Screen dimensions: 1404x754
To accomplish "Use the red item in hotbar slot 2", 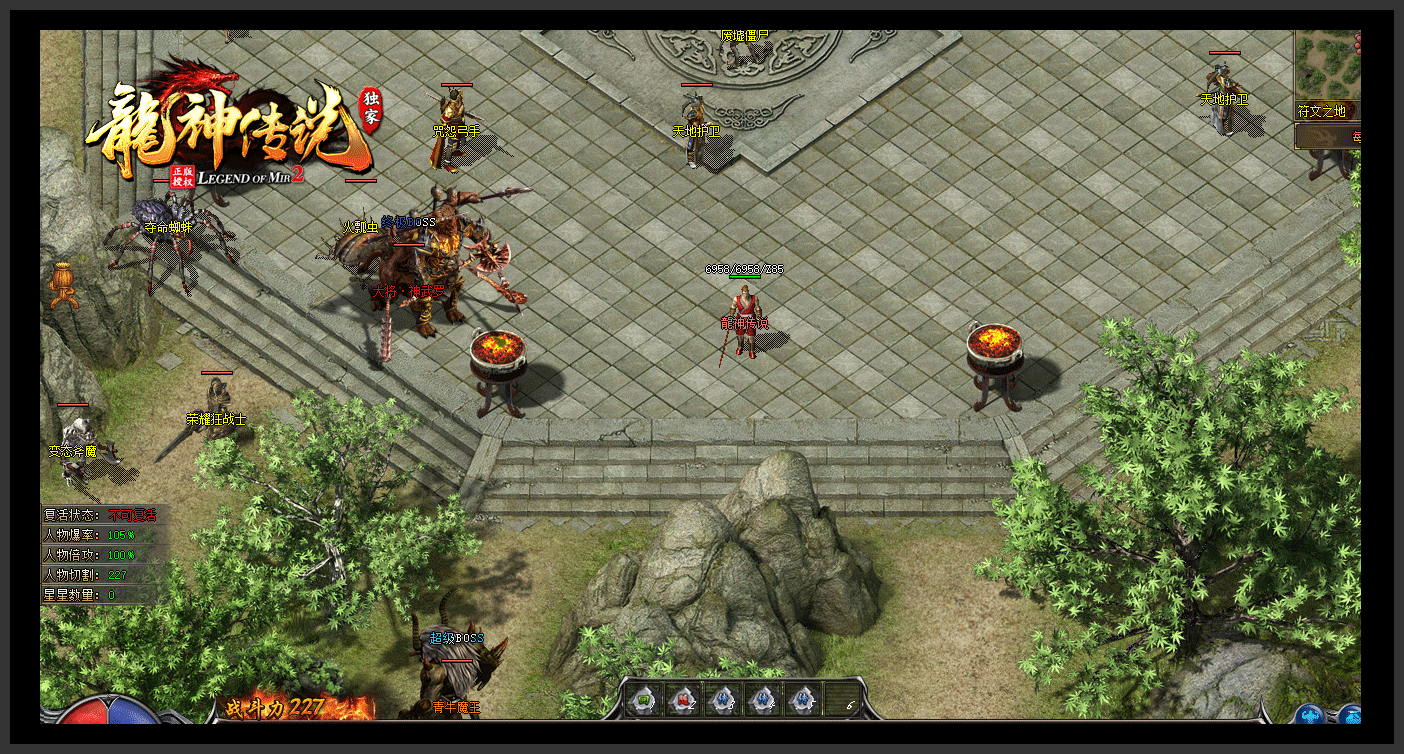I will (x=683, y=700).
